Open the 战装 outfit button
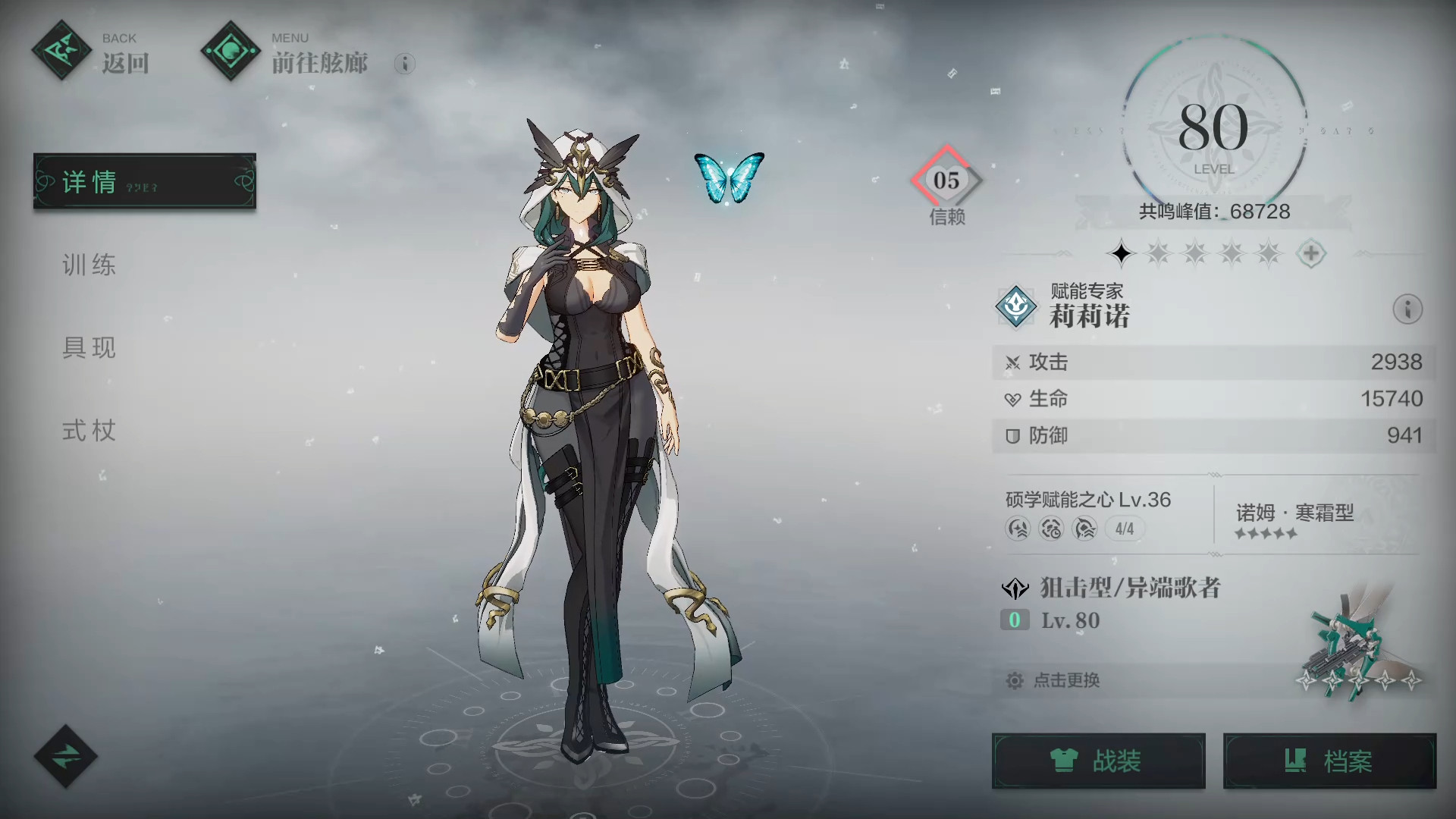This screenshot has height=819, width=1456. pyautogui.click(x=1098, y=761)
